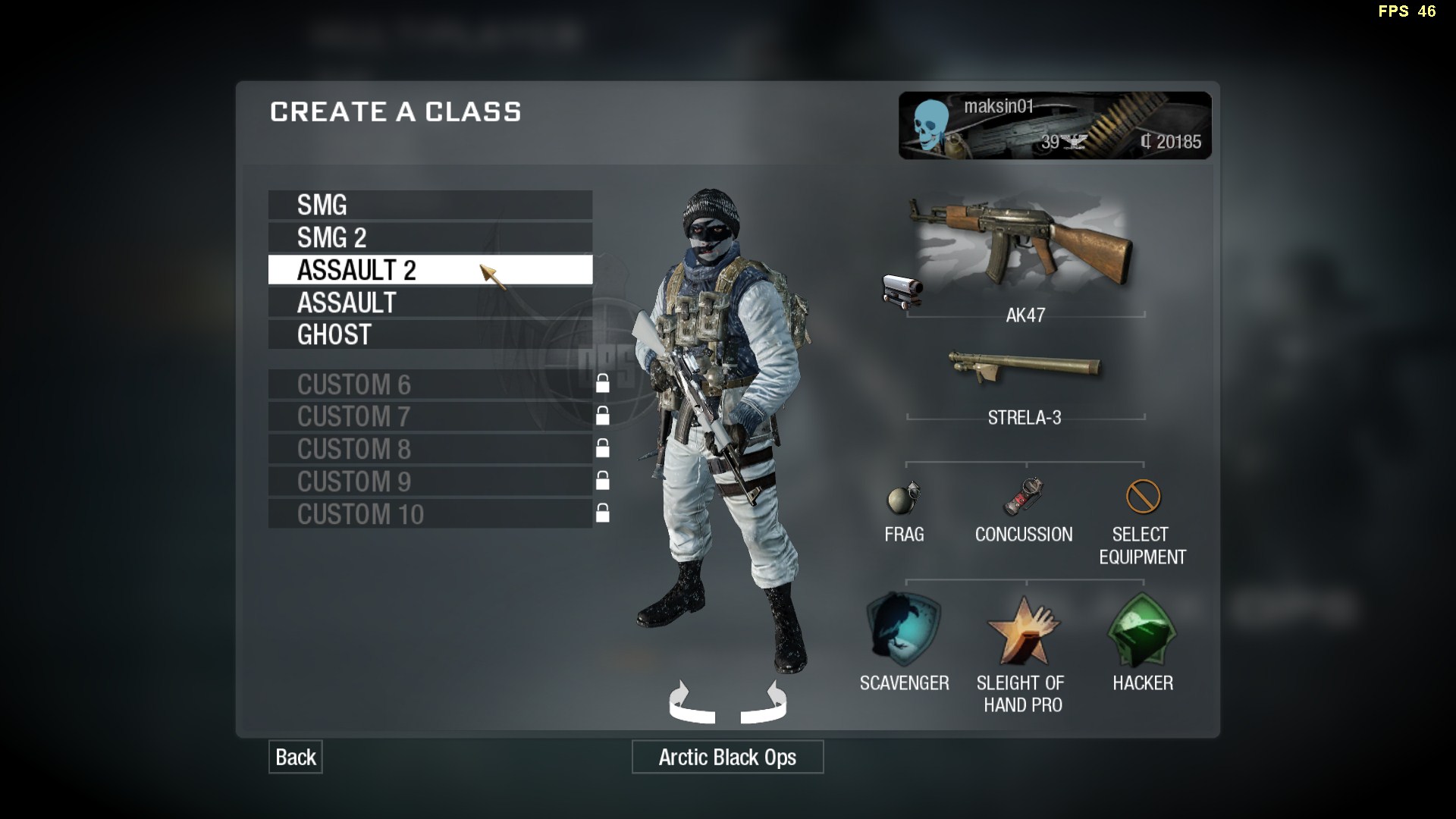Choose the SMG 2 class

point(430,237)
